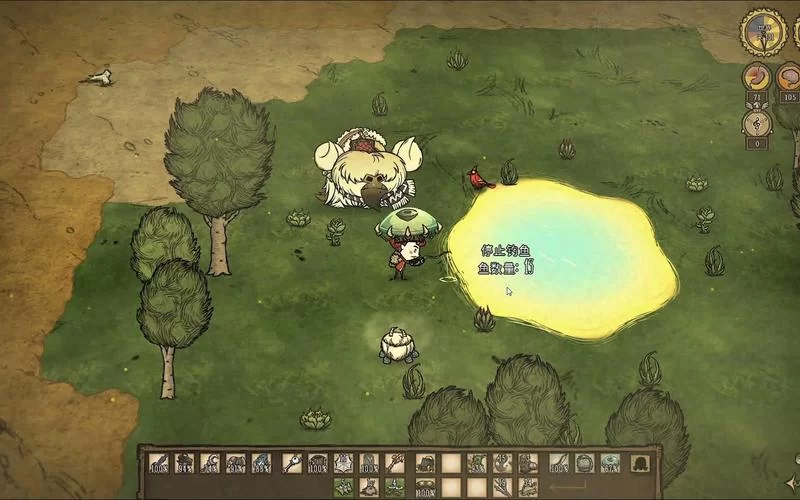Click the treble clef inspiration badge
This screenshot has width=800, height=500.
(757, 122)
